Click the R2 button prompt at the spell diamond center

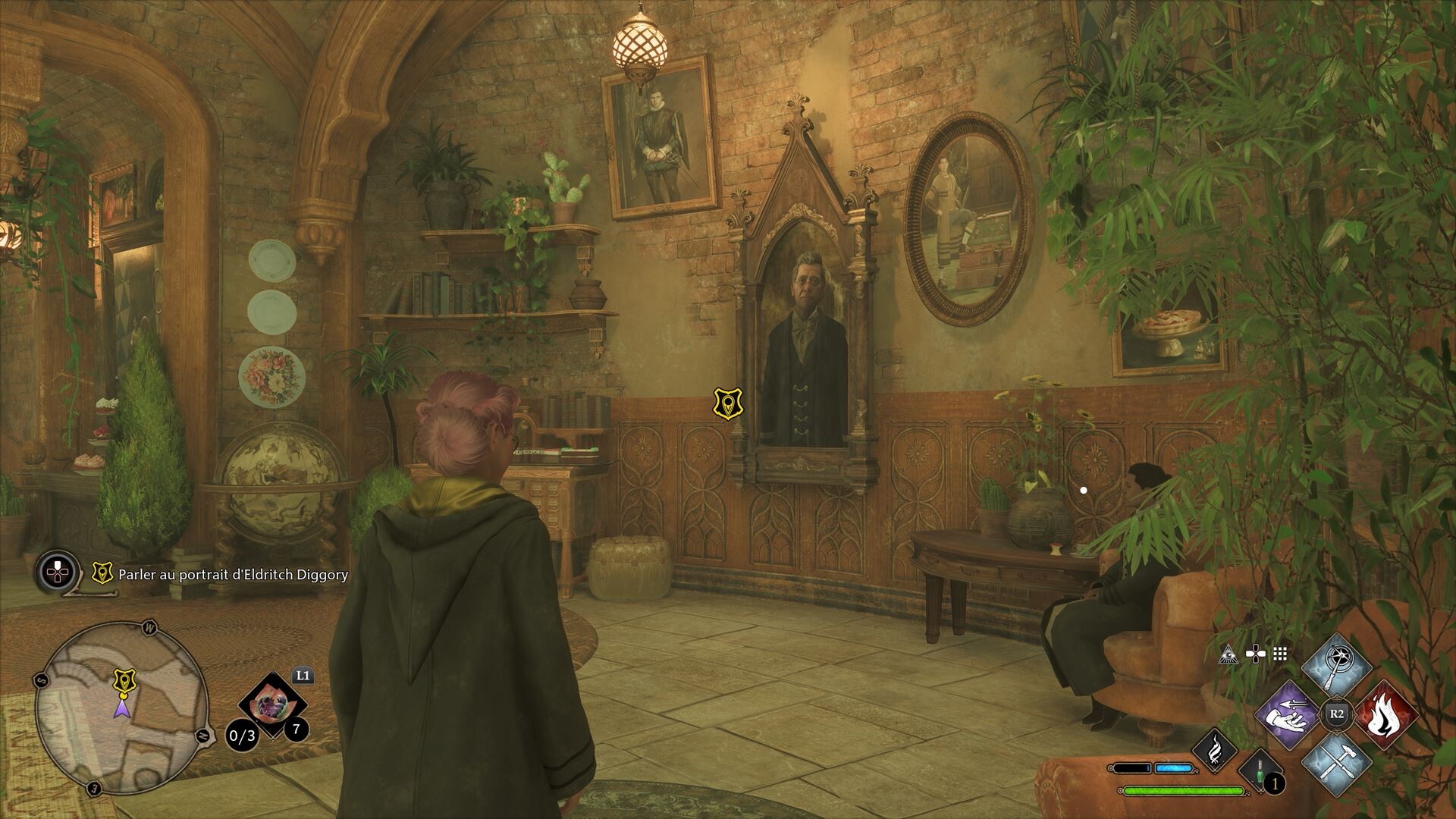1335,713
